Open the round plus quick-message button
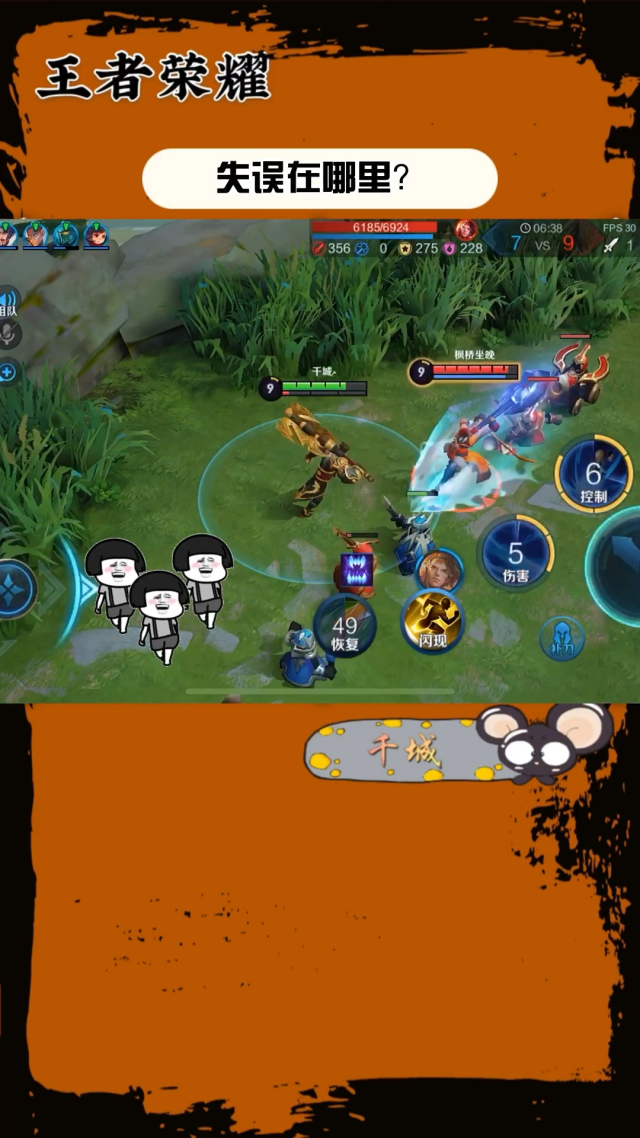This screenshot has width=640, height=1138. [x=8, y=372]
